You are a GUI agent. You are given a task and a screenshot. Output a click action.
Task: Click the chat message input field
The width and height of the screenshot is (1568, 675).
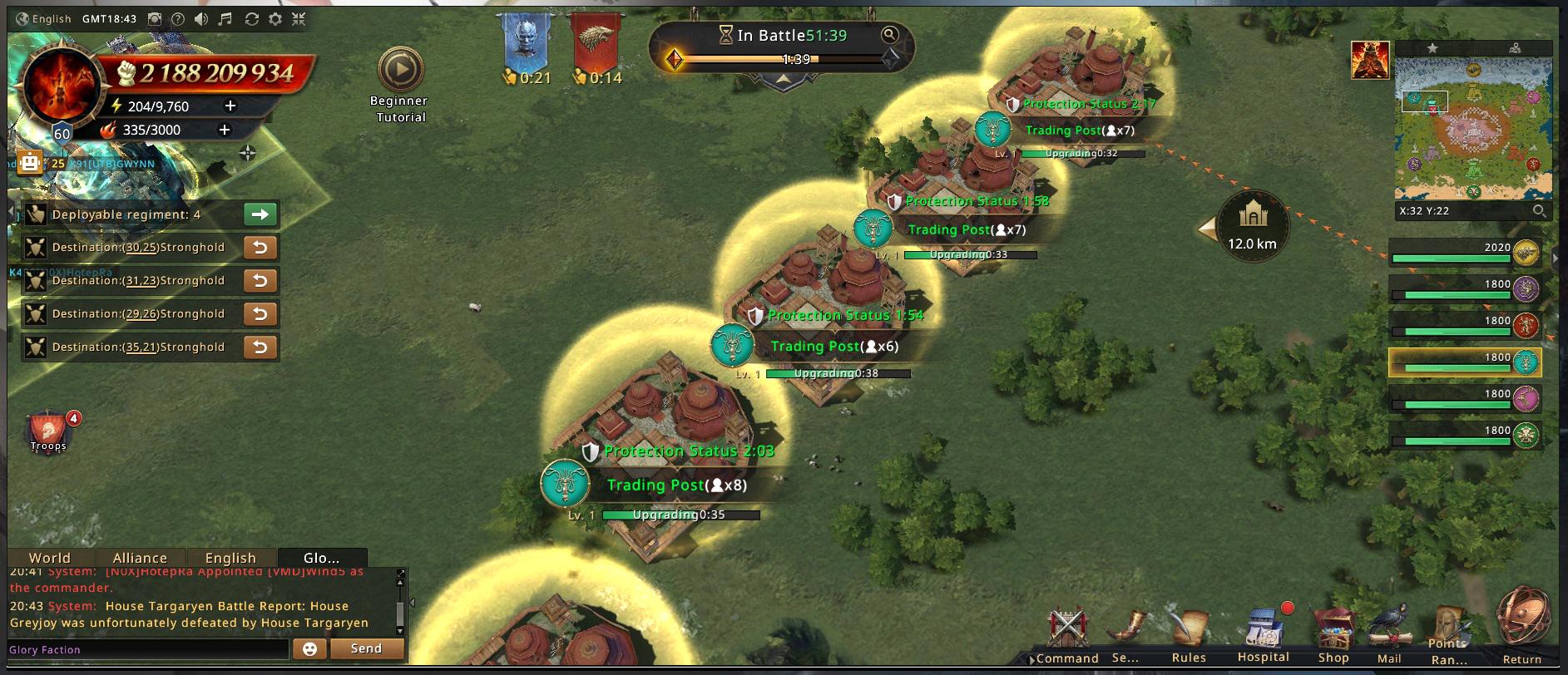(x=148, y=649)
